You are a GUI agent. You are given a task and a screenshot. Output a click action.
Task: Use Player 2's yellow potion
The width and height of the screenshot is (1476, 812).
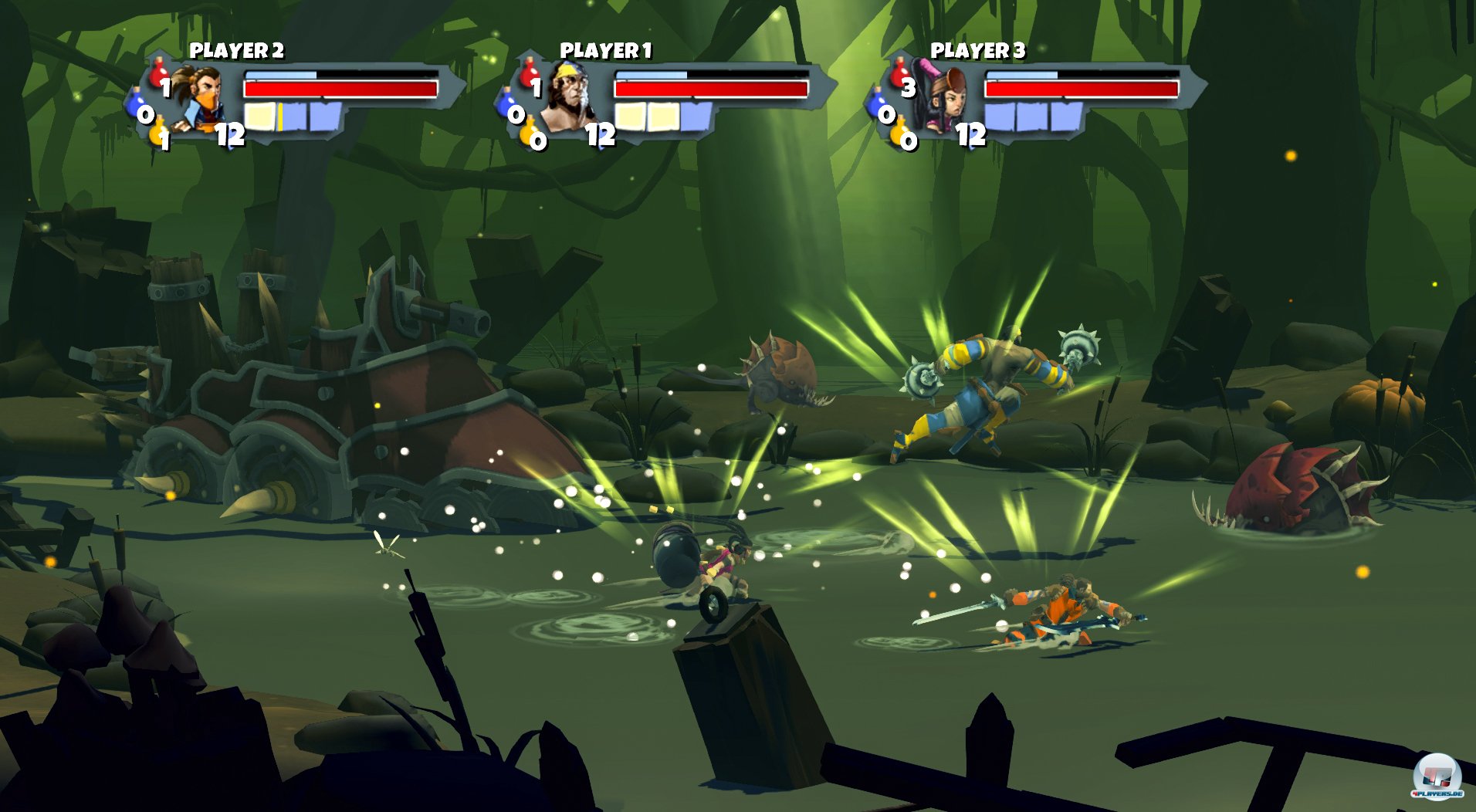[158, 133]
